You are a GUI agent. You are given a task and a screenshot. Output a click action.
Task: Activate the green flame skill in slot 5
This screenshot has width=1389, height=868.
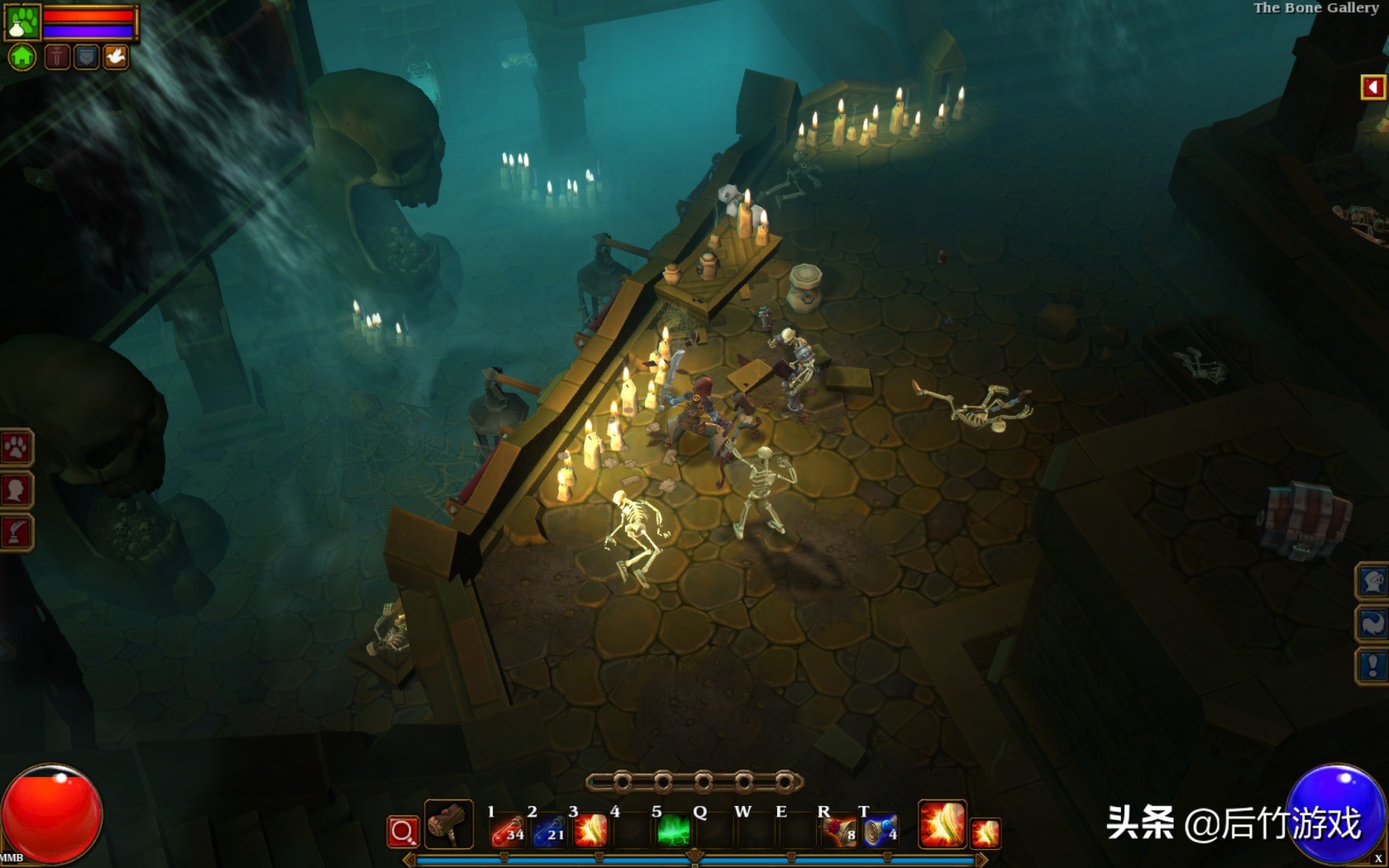coord(673,830)
